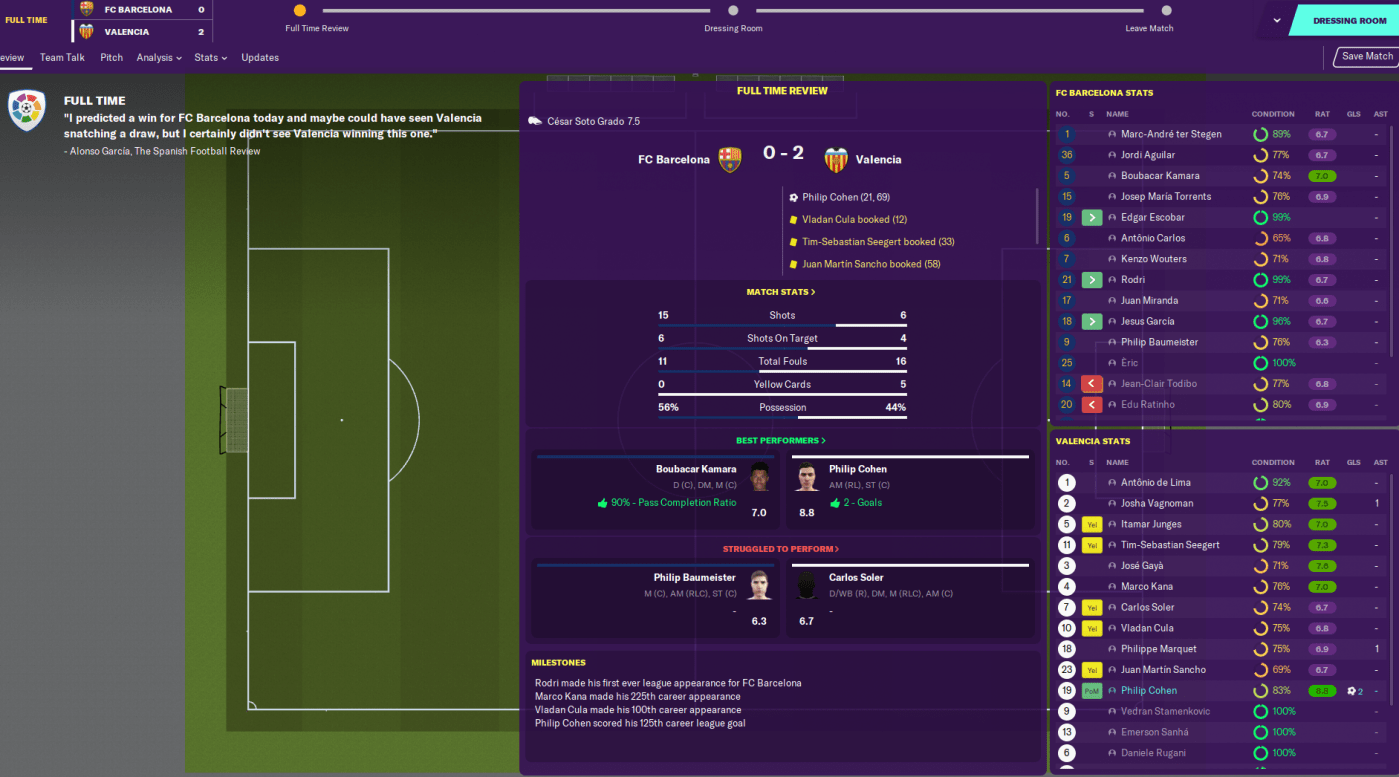Expand the Analysis dropdown
Viewport: 1399px width, 777px height.
159,58
